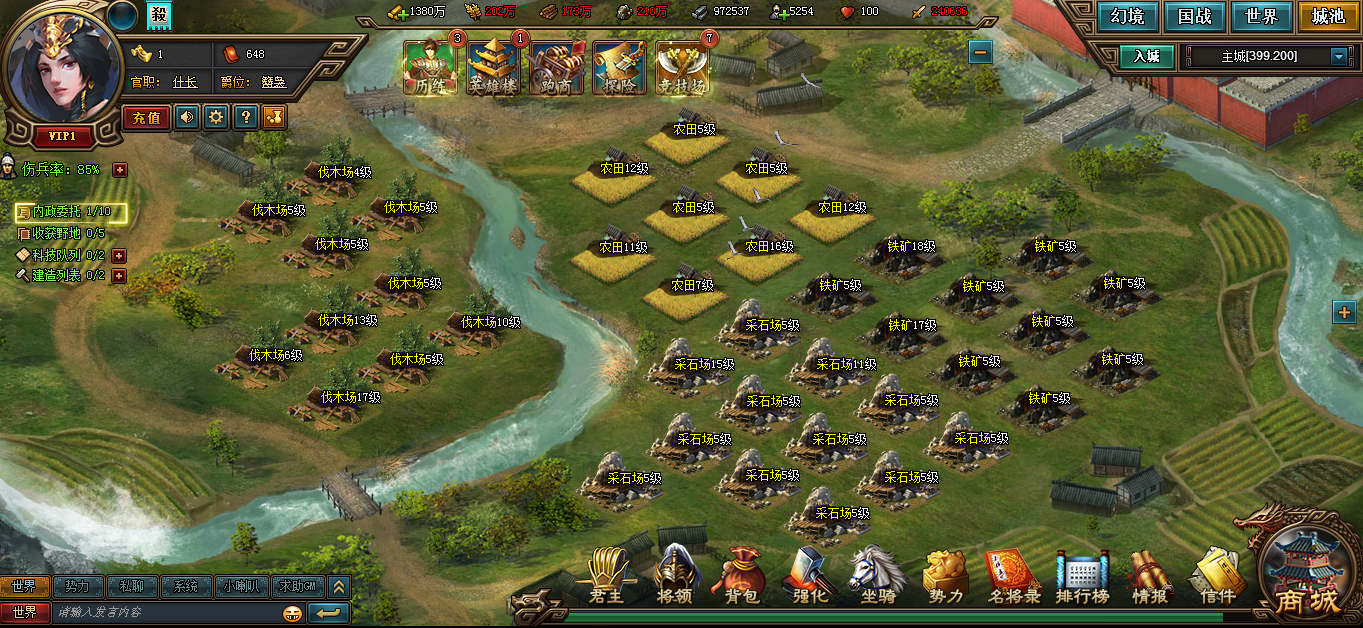The height and width of the screenshot is (628, 1363).
Task: Open the 背包 bag menu
Action: [x=743, y=578]
